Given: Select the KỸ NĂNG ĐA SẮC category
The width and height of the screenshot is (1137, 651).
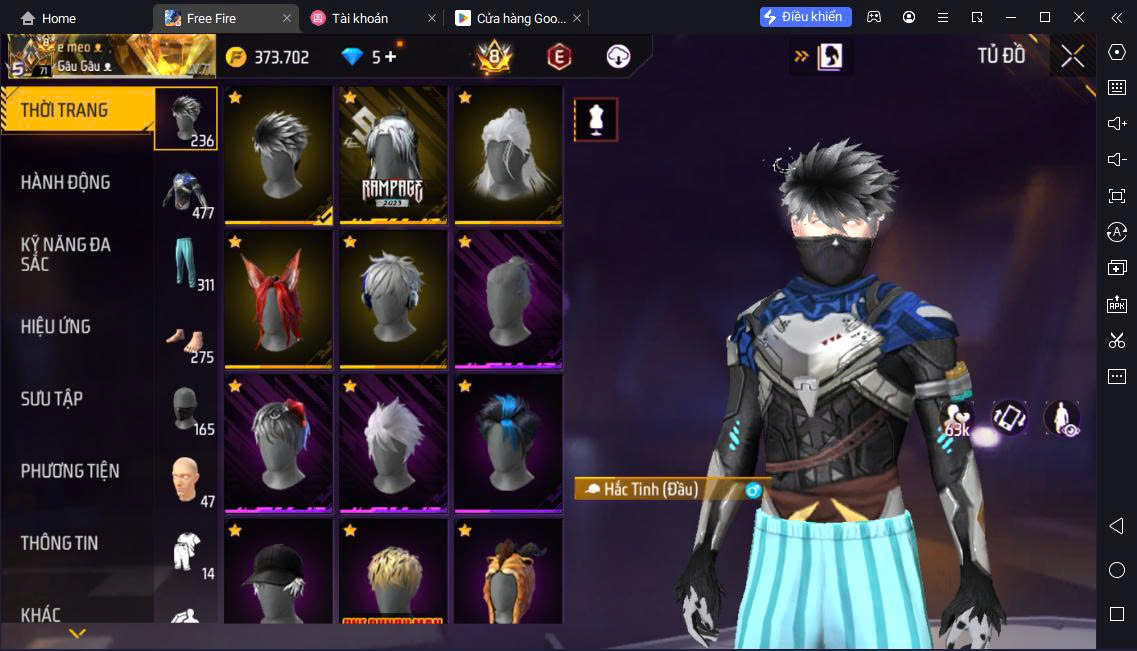Looking at the screenshot, I should pyautogui.click(x=66, y=255).
